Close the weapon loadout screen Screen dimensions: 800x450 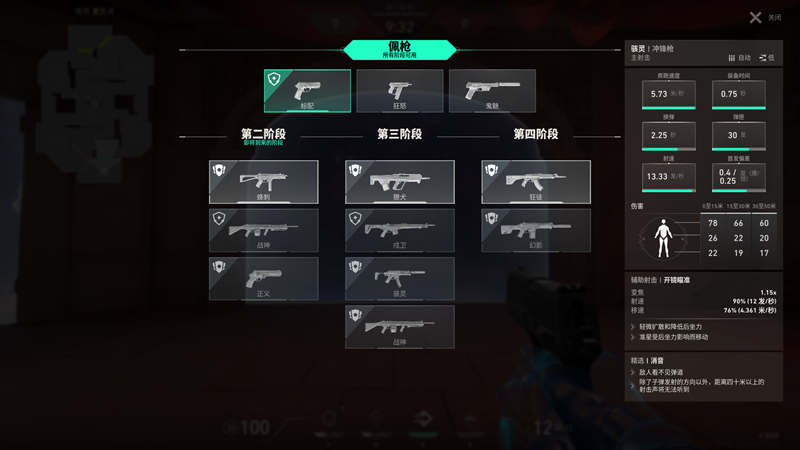click(756, 17)
